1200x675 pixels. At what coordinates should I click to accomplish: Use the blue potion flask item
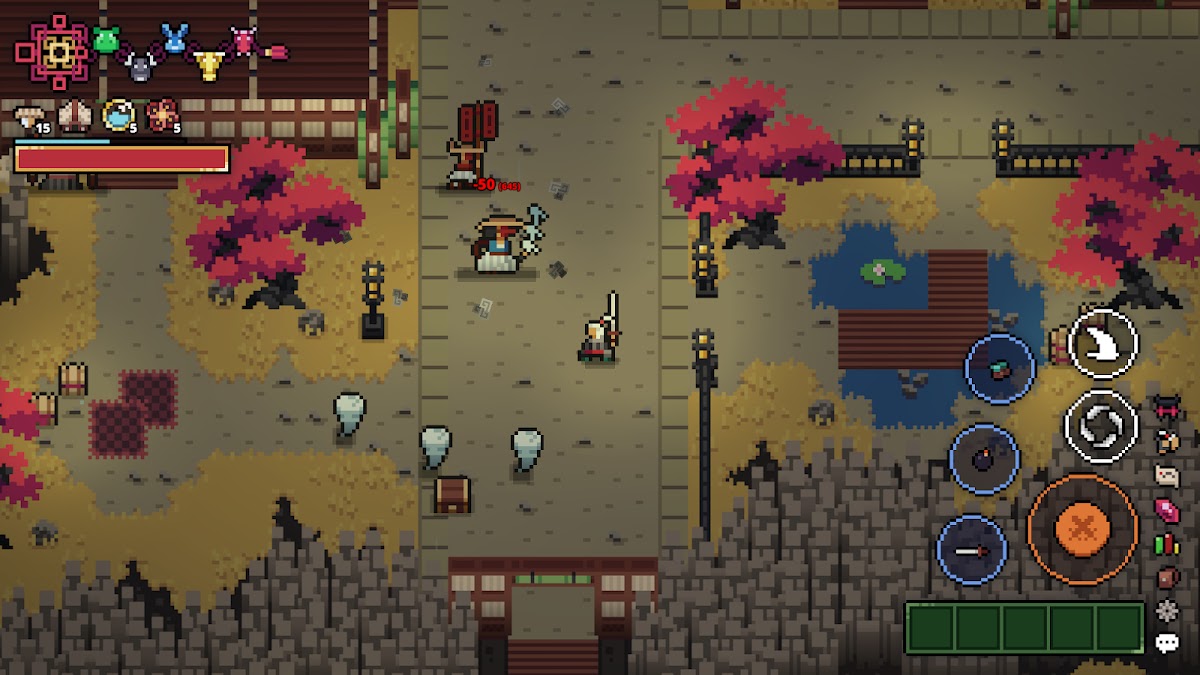[x=118, y=116]
